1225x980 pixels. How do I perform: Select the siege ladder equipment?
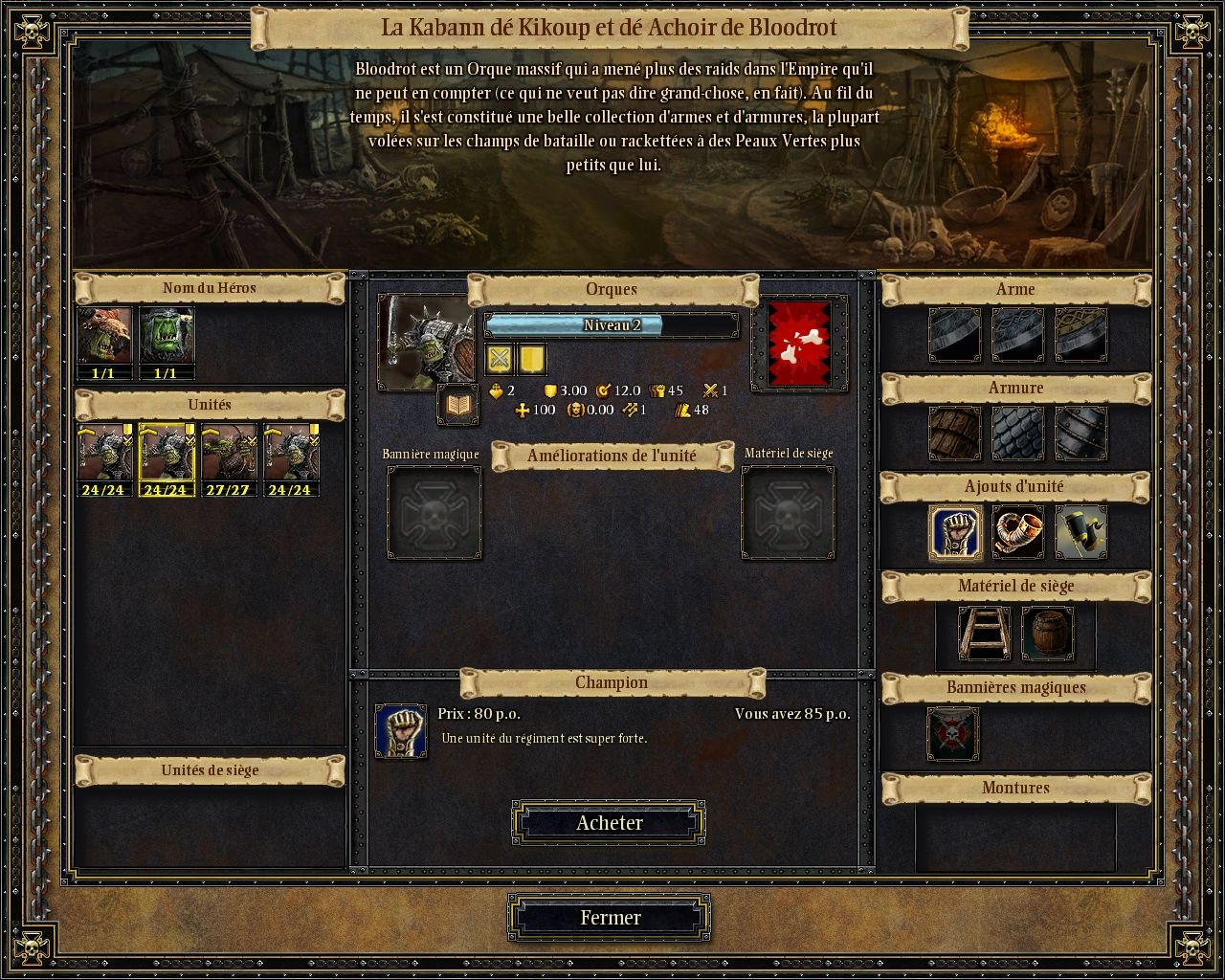[x=984, y=634]
